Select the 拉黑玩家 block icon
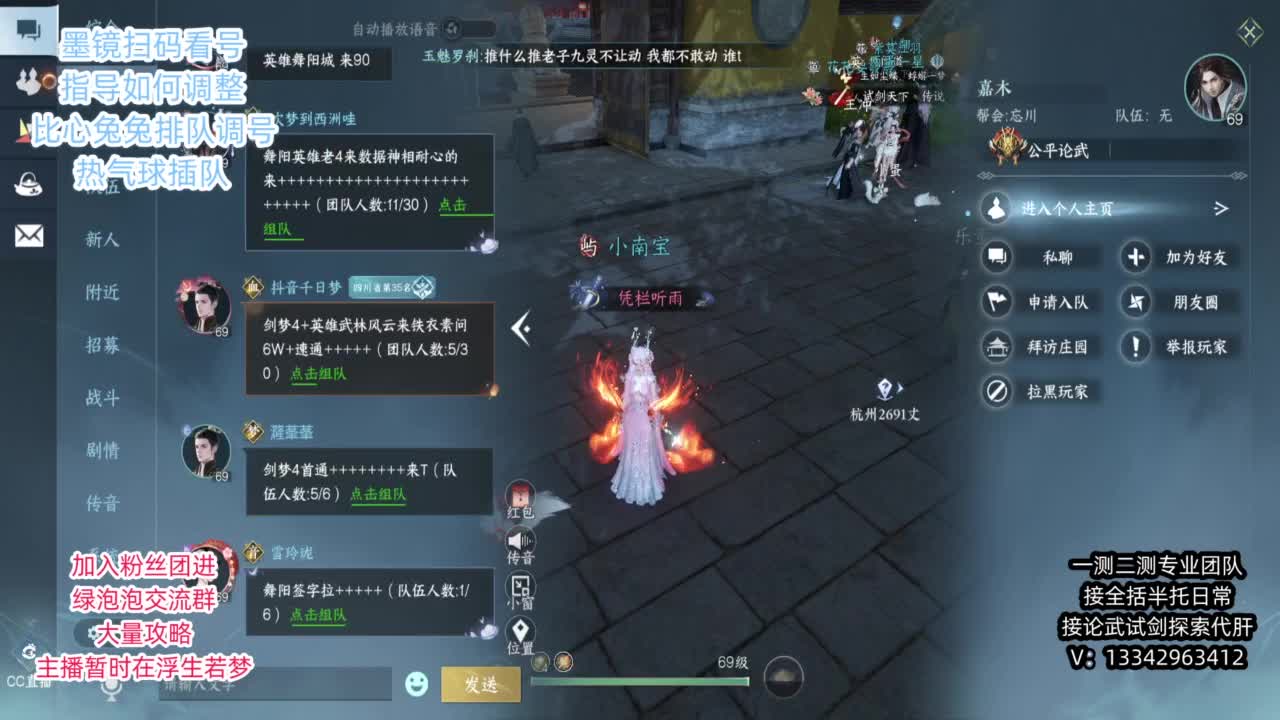The image size is (1280, 720). tap(996, 391)
